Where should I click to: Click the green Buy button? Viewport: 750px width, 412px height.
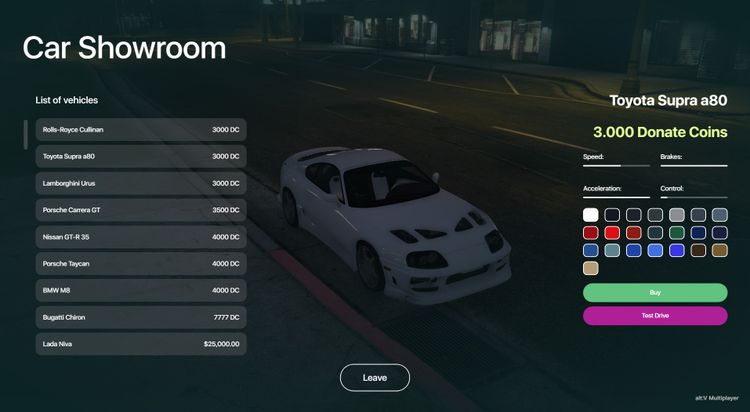click(x=655, y=292)
